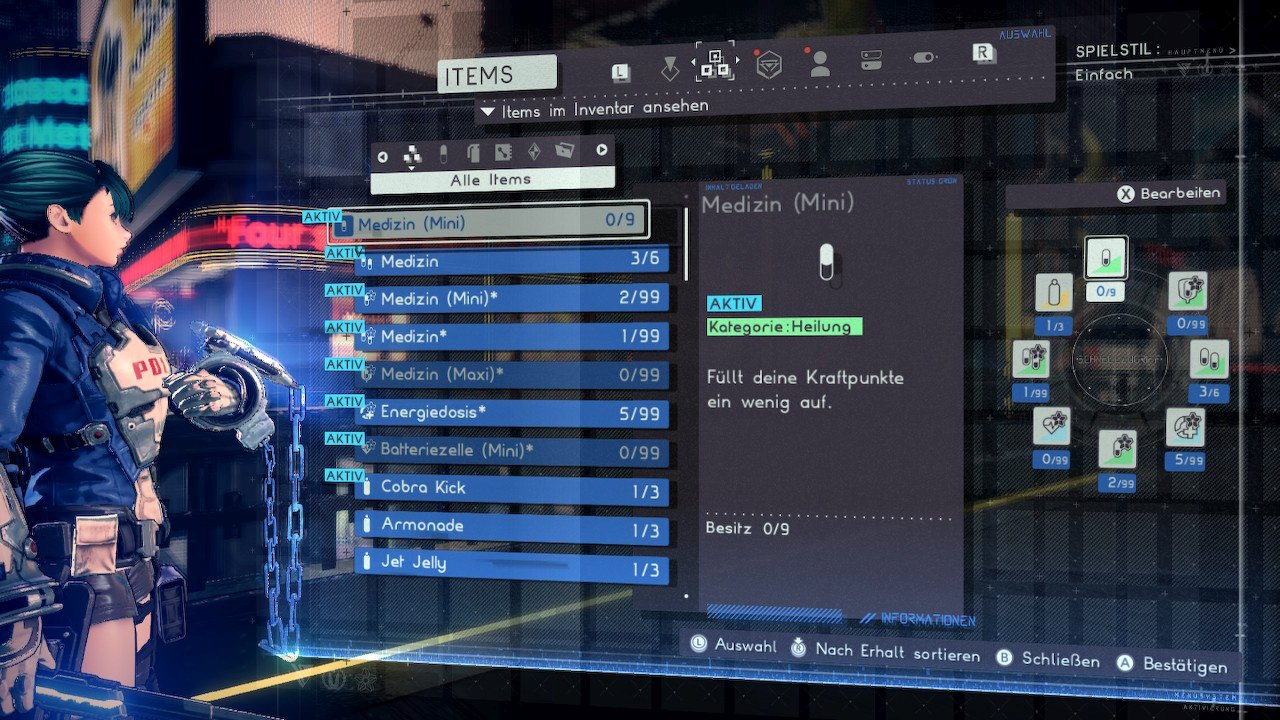Select the first Medizin (Mini) row showing 0/9
The image size is (1280, 720).
(490, 222)
